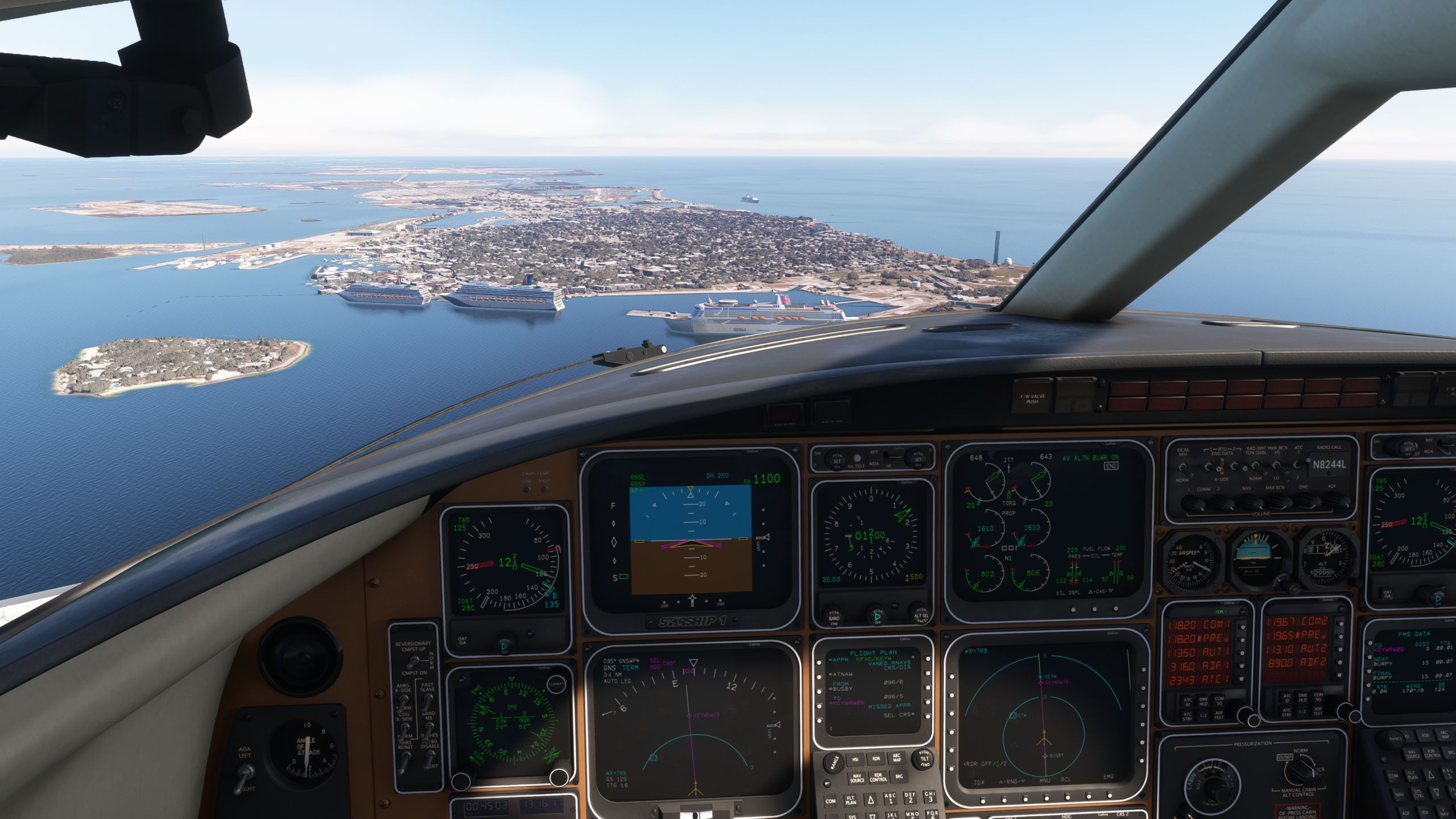Run ADF TEST on the COM1 radio

click(1219, 715)
